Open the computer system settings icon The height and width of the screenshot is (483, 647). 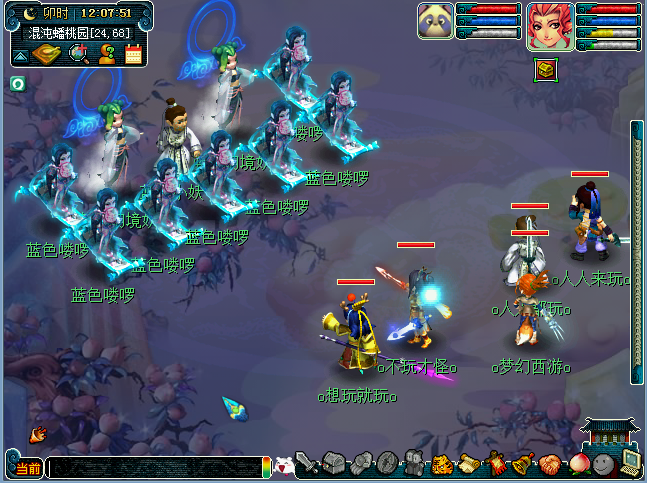click(629, 462)
